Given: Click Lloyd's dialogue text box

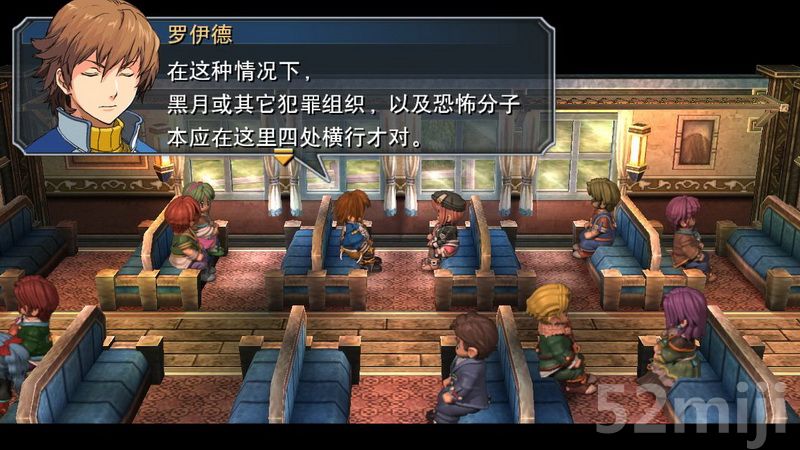Looking at the screenshot, I should coord(350,92).
